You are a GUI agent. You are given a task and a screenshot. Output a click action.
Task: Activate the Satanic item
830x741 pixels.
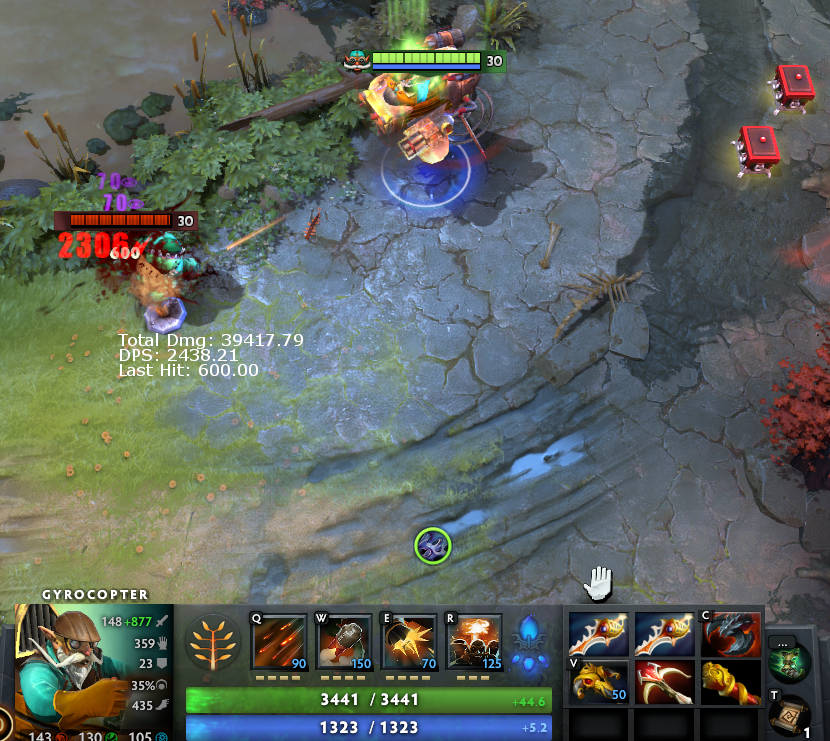pos(730,634)
